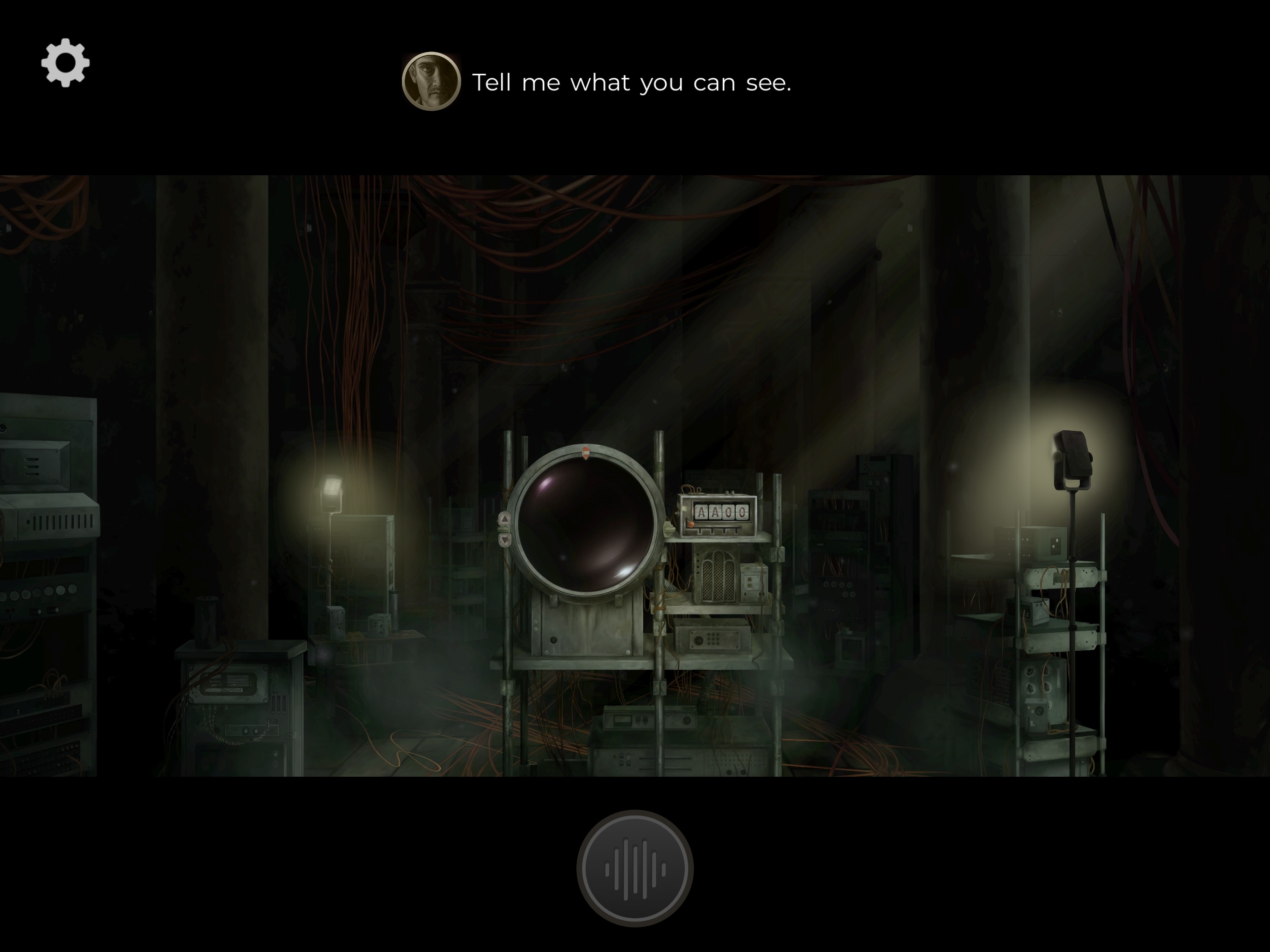Image resolution: width=1270 pixels, height=952 pixels.
Task: Tap the voice waveform speak button
Action: tap(635, 868)
